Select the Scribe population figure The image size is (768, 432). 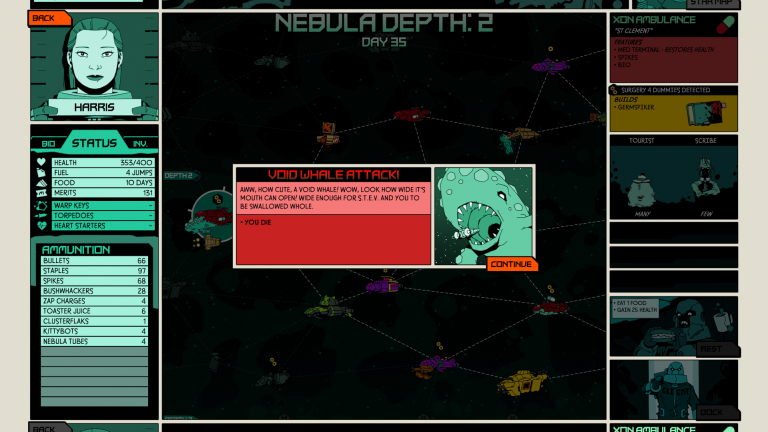click(706, 178)
